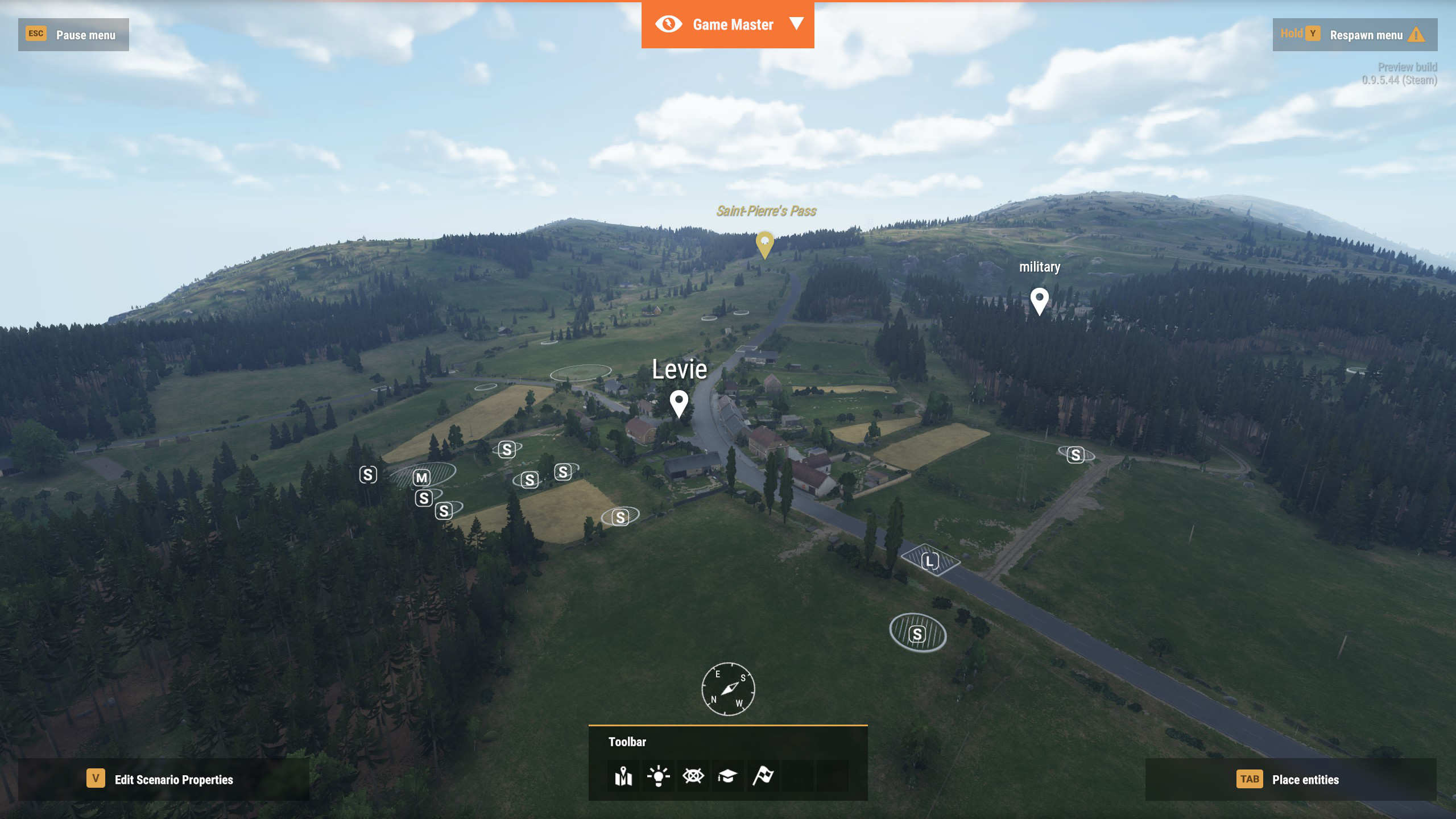Select the checkered flag toolbar button
The image size is (1456, 819).
click(x=763, y=776)
